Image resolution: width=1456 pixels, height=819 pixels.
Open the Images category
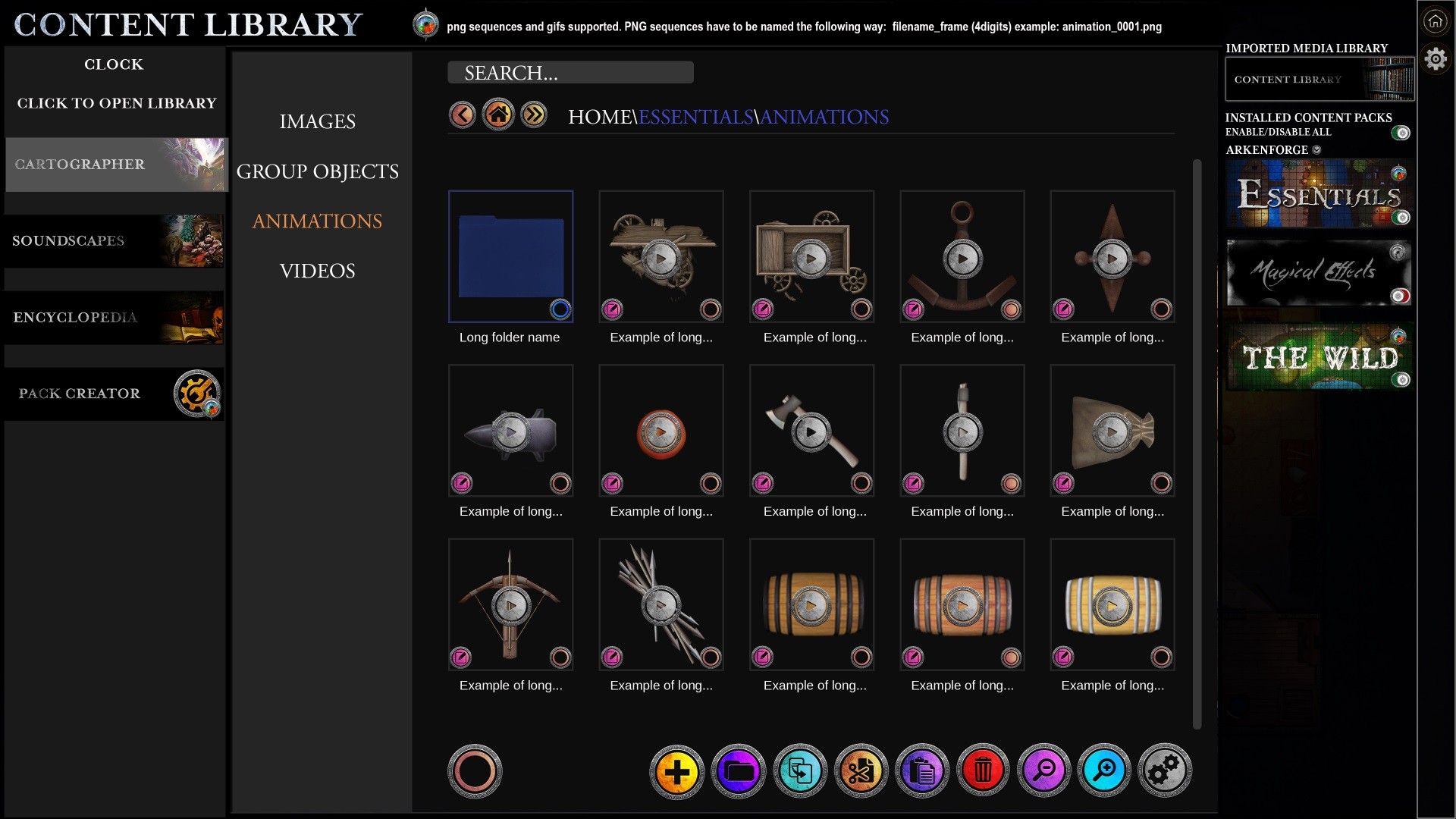[317, 121]
